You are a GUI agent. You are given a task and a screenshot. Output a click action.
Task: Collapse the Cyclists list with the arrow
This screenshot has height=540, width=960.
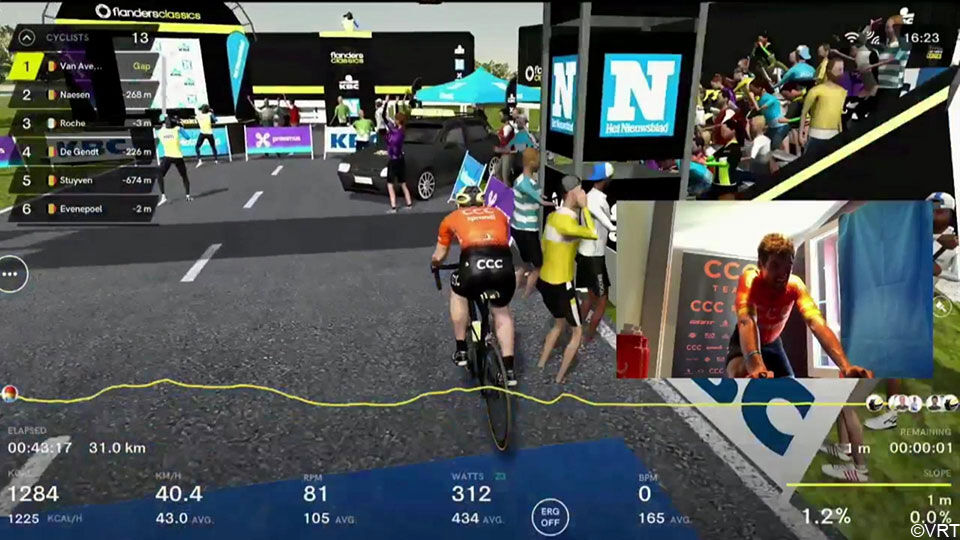(25, 39)
